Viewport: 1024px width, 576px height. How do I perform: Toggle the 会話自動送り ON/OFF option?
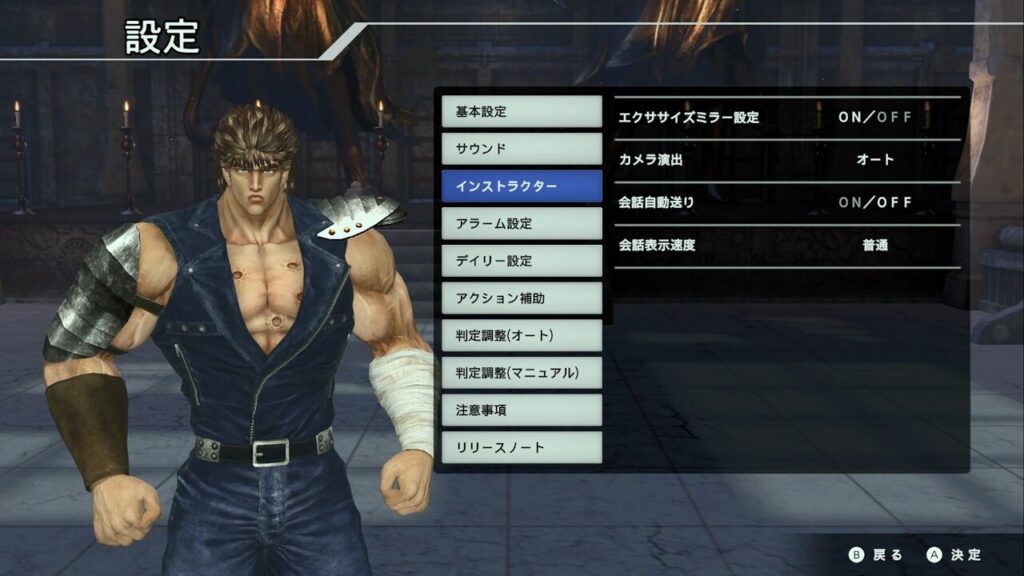pyautogui.click(x=875, y=203)
